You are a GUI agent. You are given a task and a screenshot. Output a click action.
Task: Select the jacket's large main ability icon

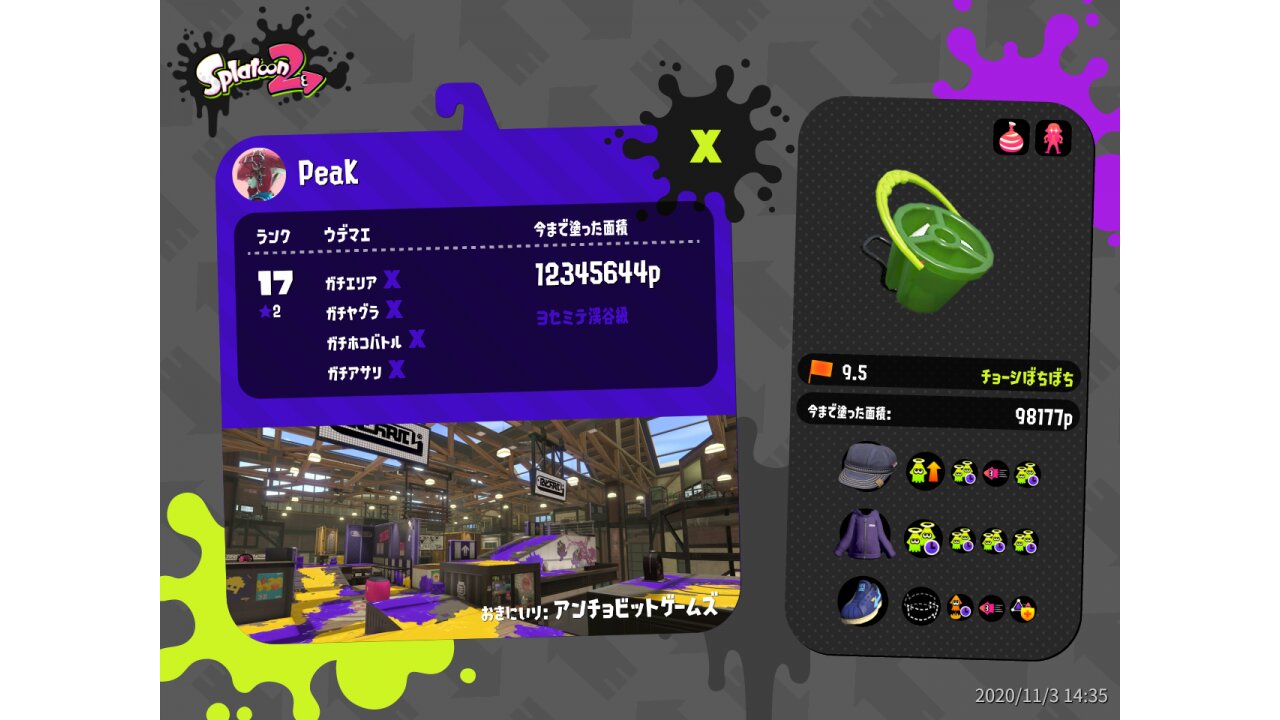click(923, 539)
